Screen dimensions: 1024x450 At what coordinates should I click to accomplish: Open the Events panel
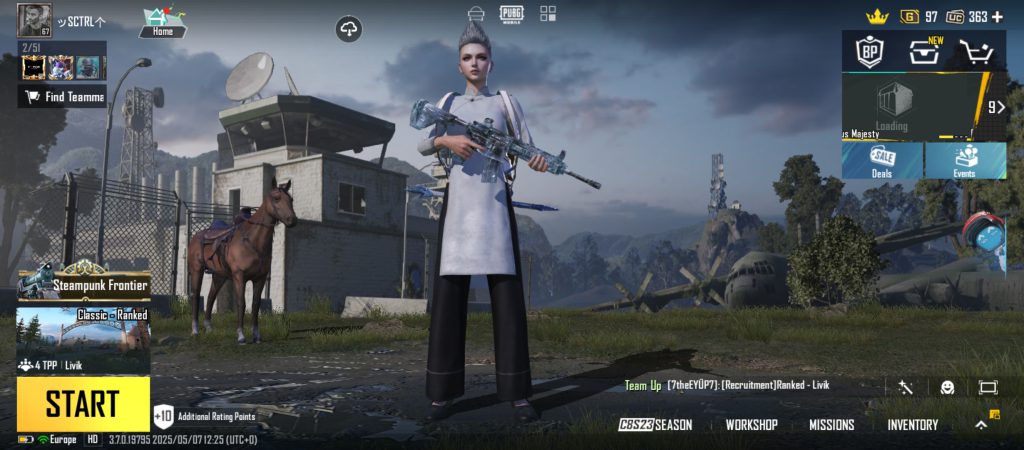tap(965, 160)
